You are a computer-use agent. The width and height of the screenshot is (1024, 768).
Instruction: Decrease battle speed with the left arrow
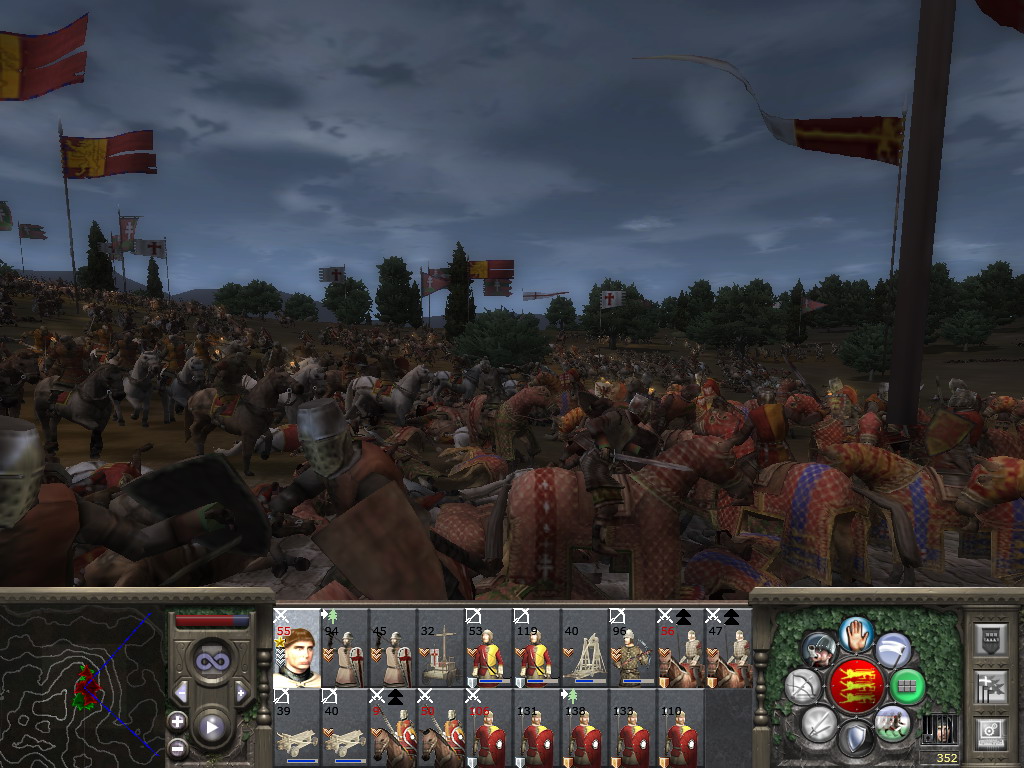tap(181, 693)
